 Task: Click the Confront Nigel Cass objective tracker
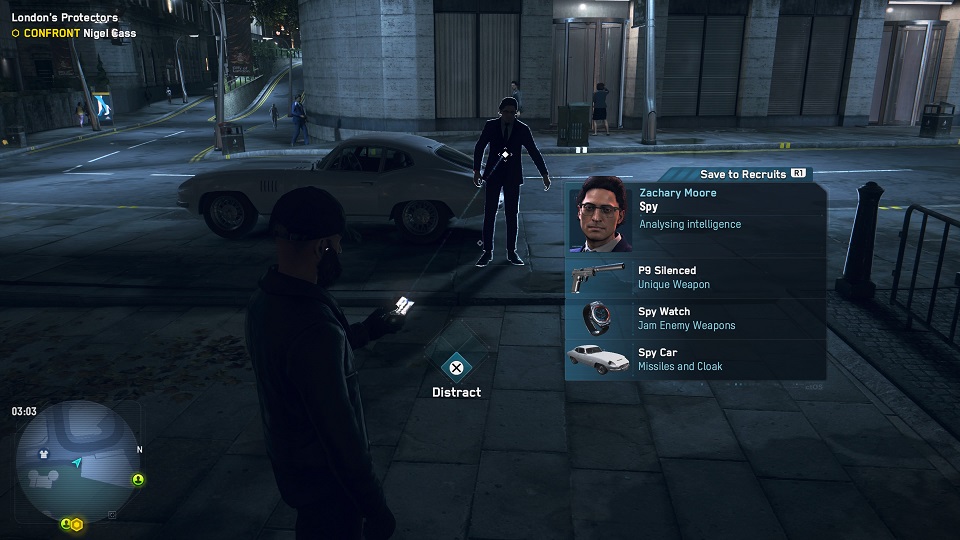tap(75, 33)
